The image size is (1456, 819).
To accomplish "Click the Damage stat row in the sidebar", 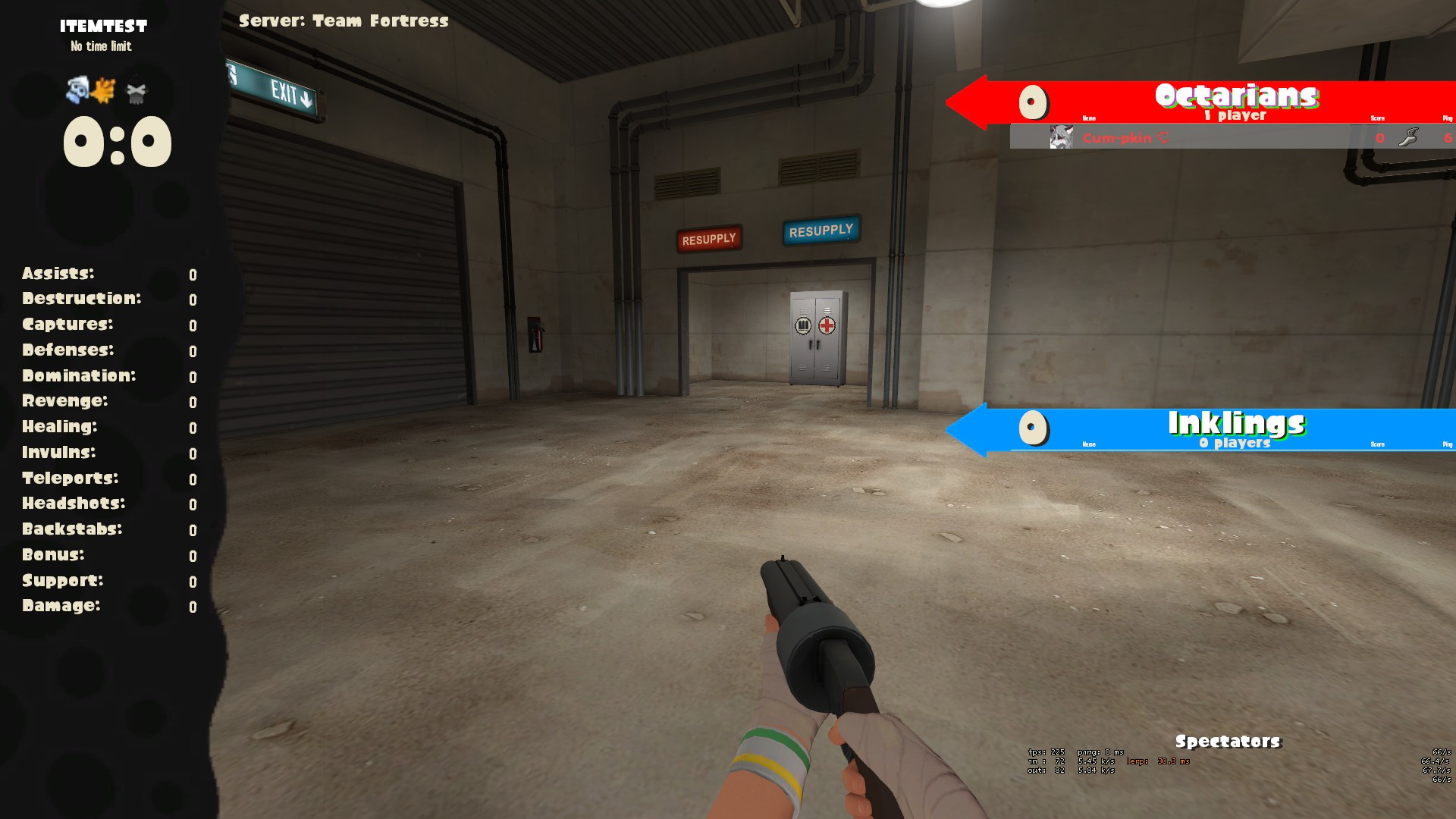I will 62,606.
